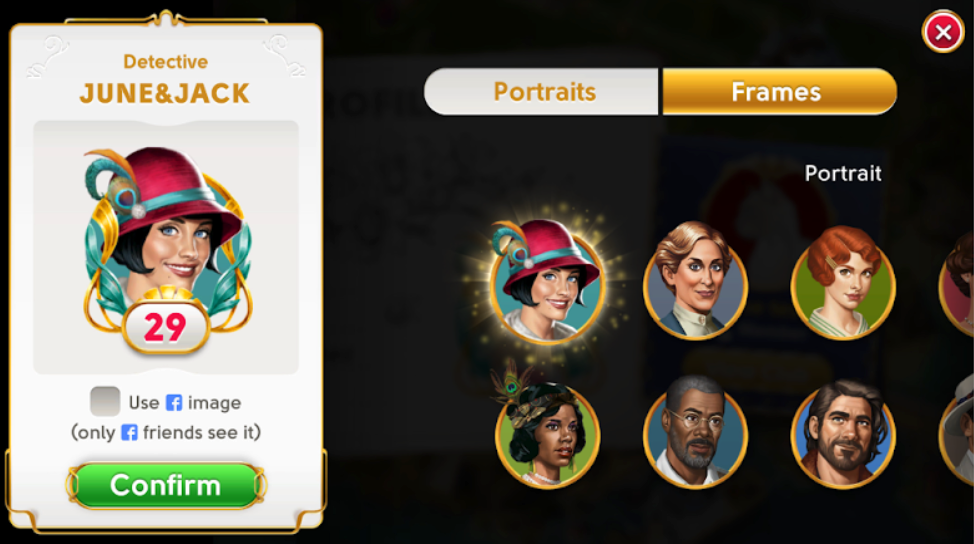Close the portrait selection window
Image resolution: width=974 pixels, height=544 pixels.
pos(943,33)
